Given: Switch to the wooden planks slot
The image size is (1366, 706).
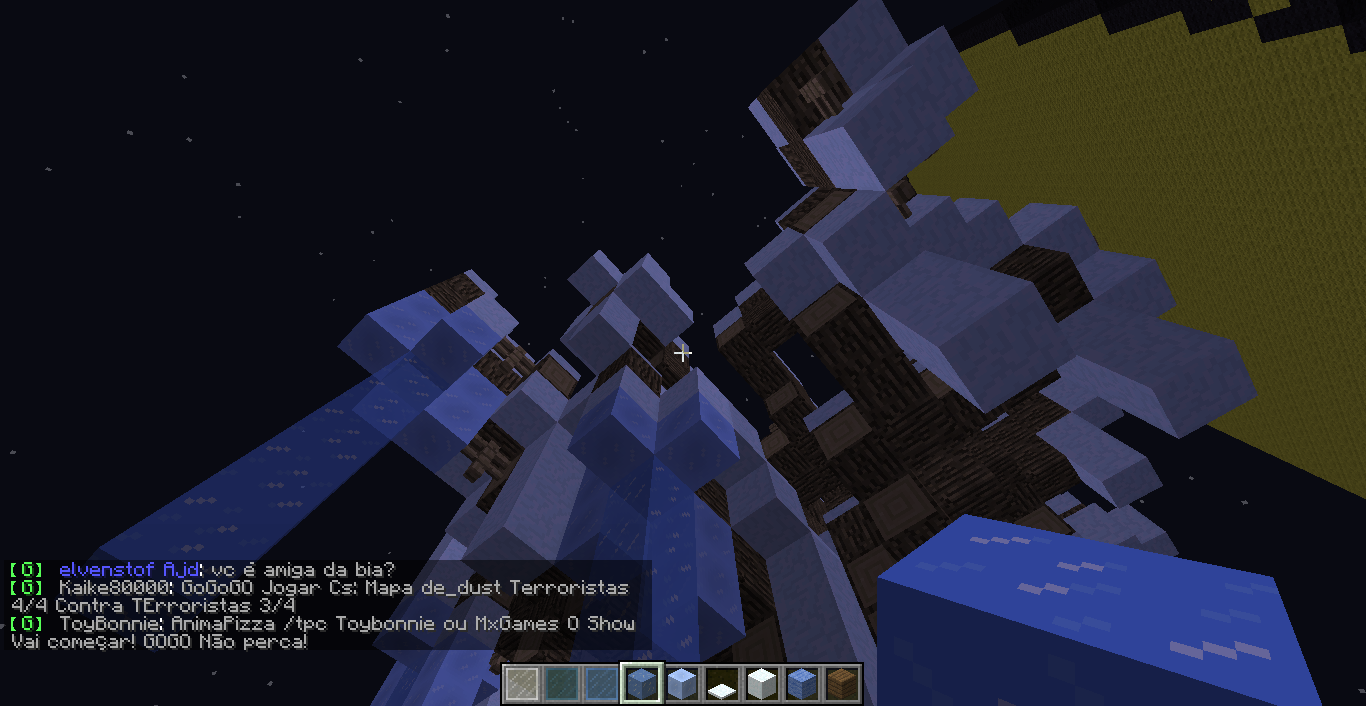Looking at the screenshot, I should point(842,684).
